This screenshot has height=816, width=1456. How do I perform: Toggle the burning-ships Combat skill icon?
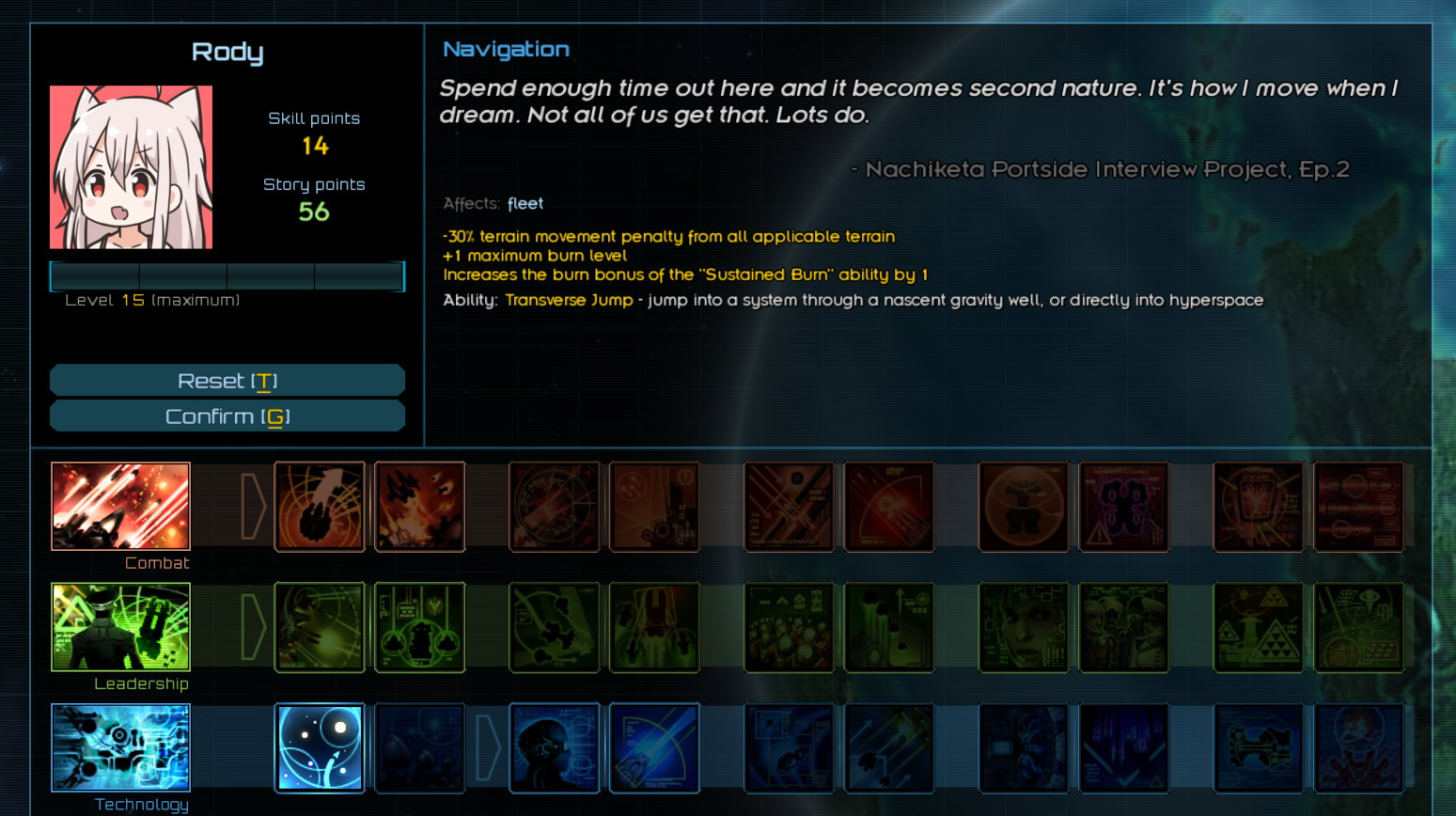[x=419, y=506]
